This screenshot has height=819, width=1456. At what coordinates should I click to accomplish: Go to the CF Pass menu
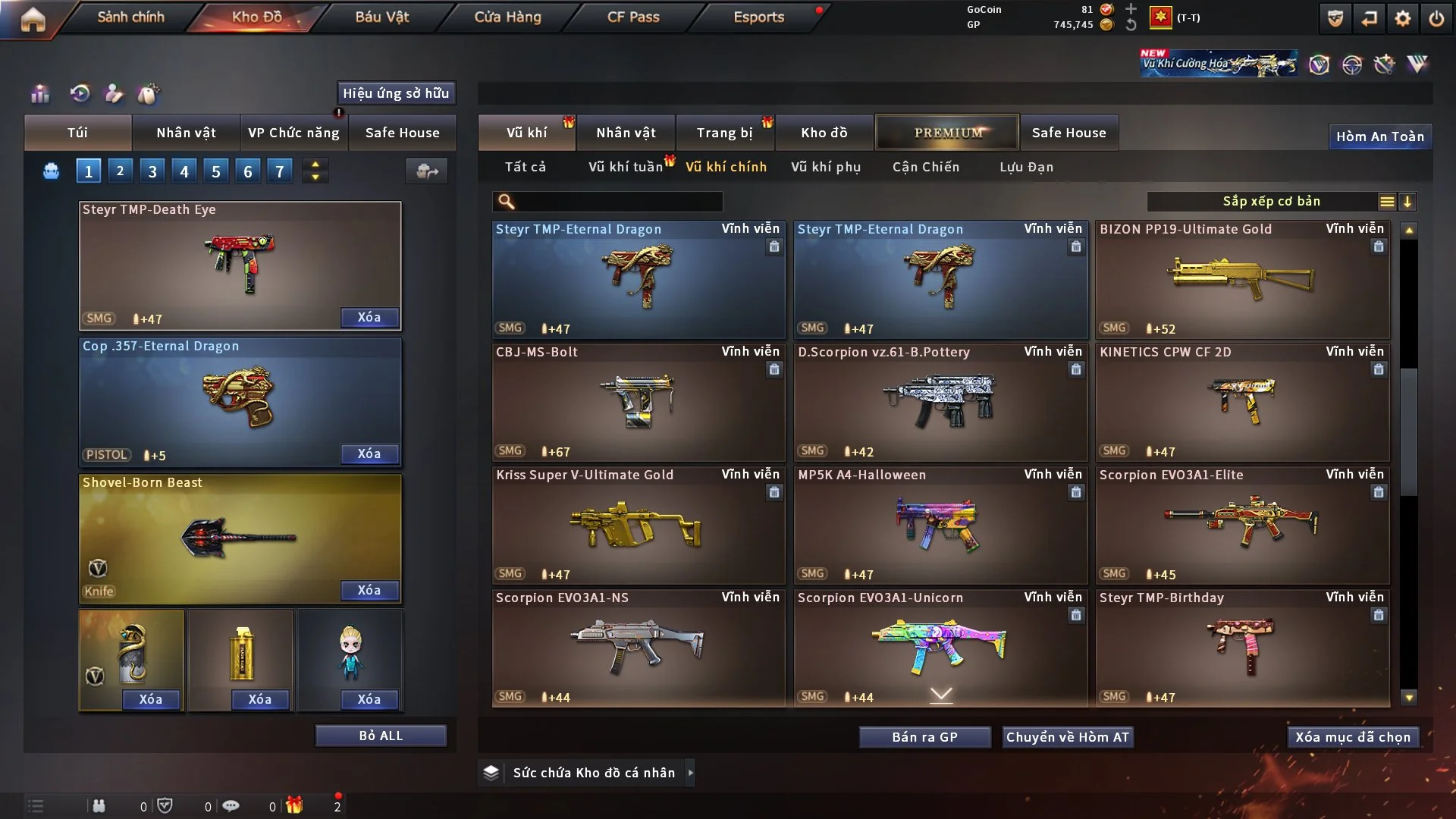tap(633, 17)
